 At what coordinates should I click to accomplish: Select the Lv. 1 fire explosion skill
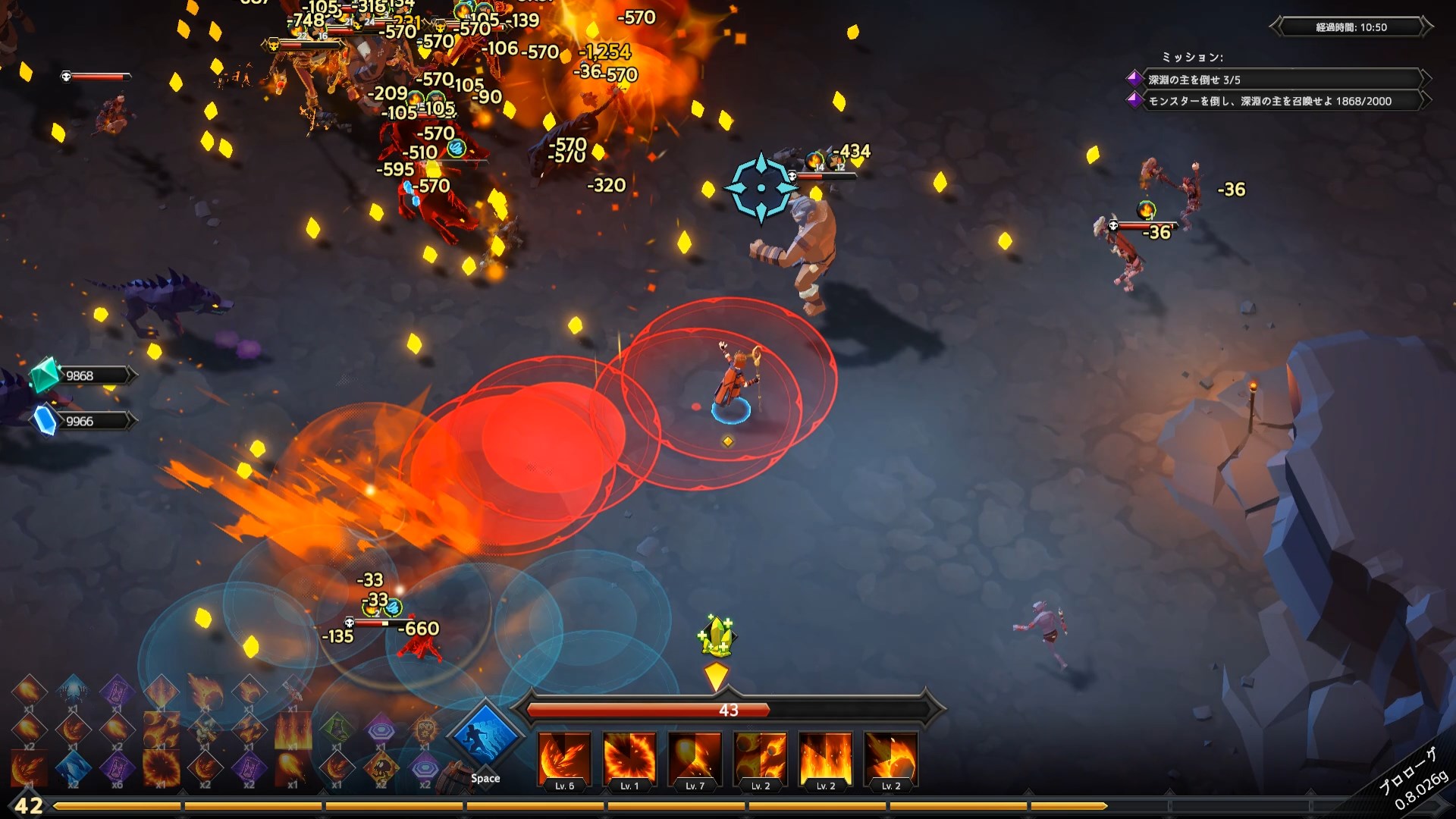[629, 758]
